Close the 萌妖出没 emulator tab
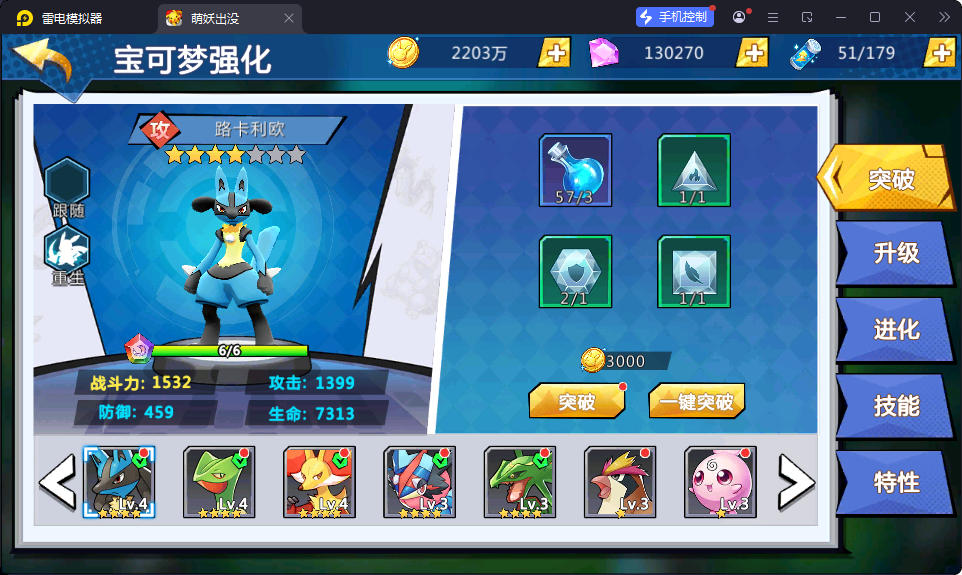This screenshot has height=575, width=962. pos(289,18)
